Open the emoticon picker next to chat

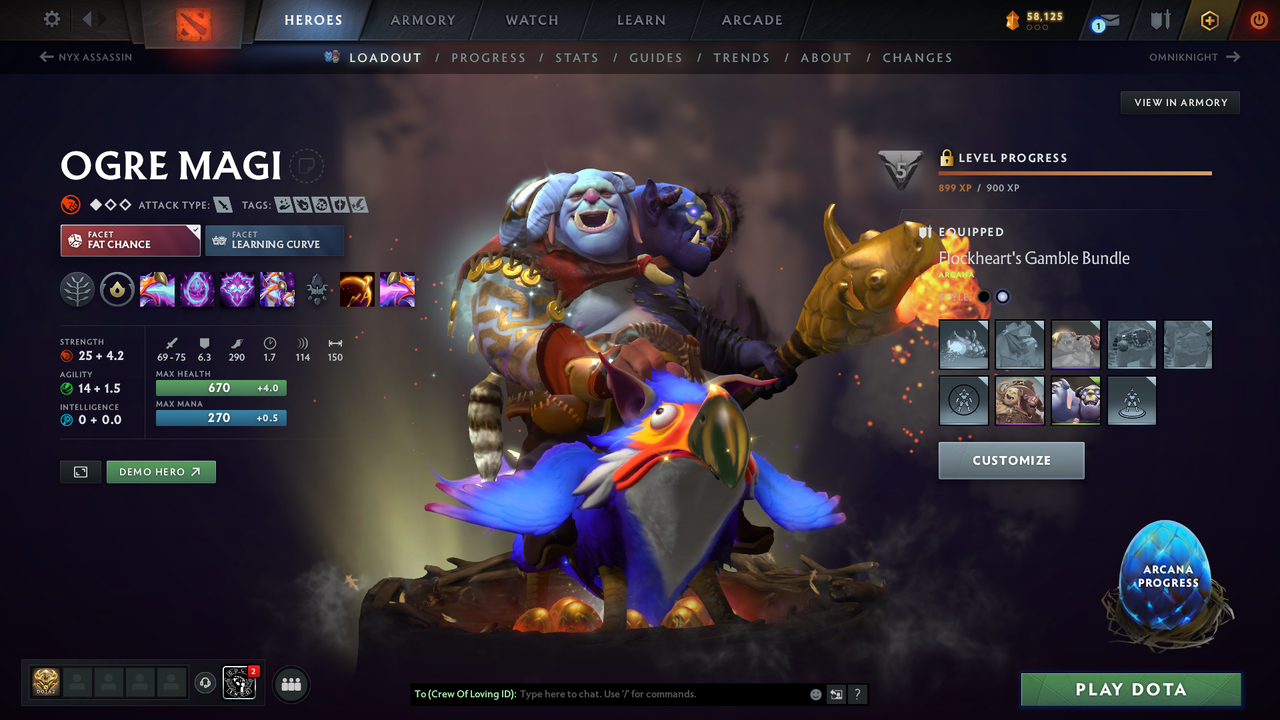point(815,693)
